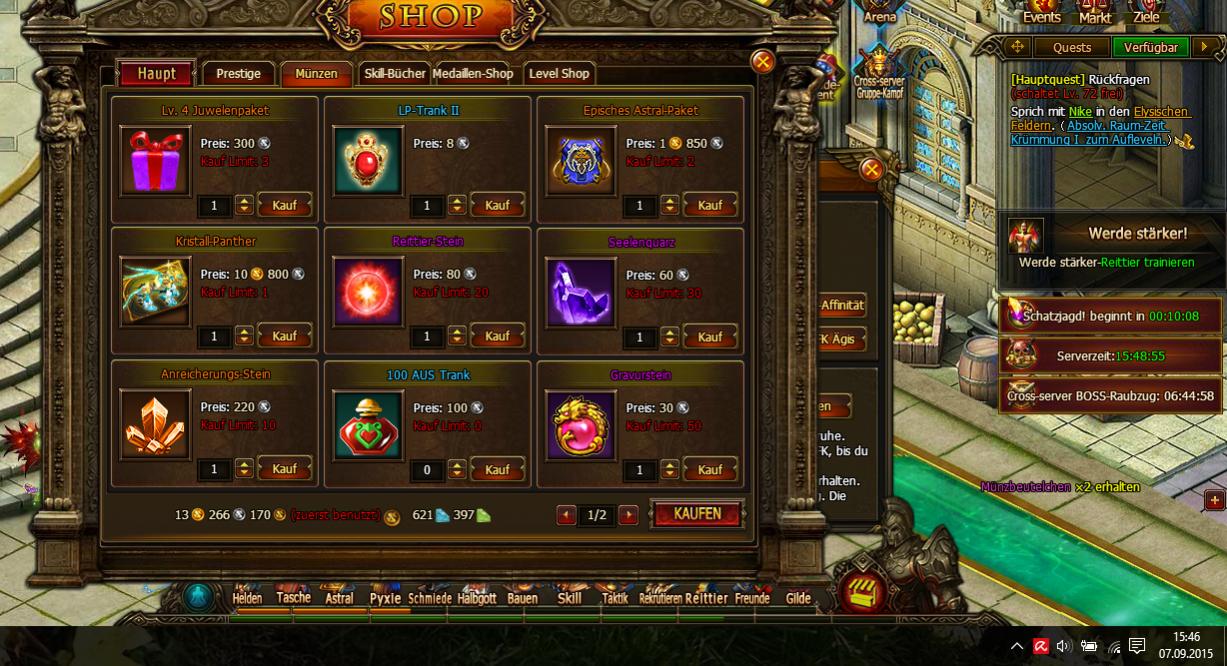Viewport: 1227px width, 666px height.
Task: Switch to the Level Shop tab
Action: click(559, 74)
